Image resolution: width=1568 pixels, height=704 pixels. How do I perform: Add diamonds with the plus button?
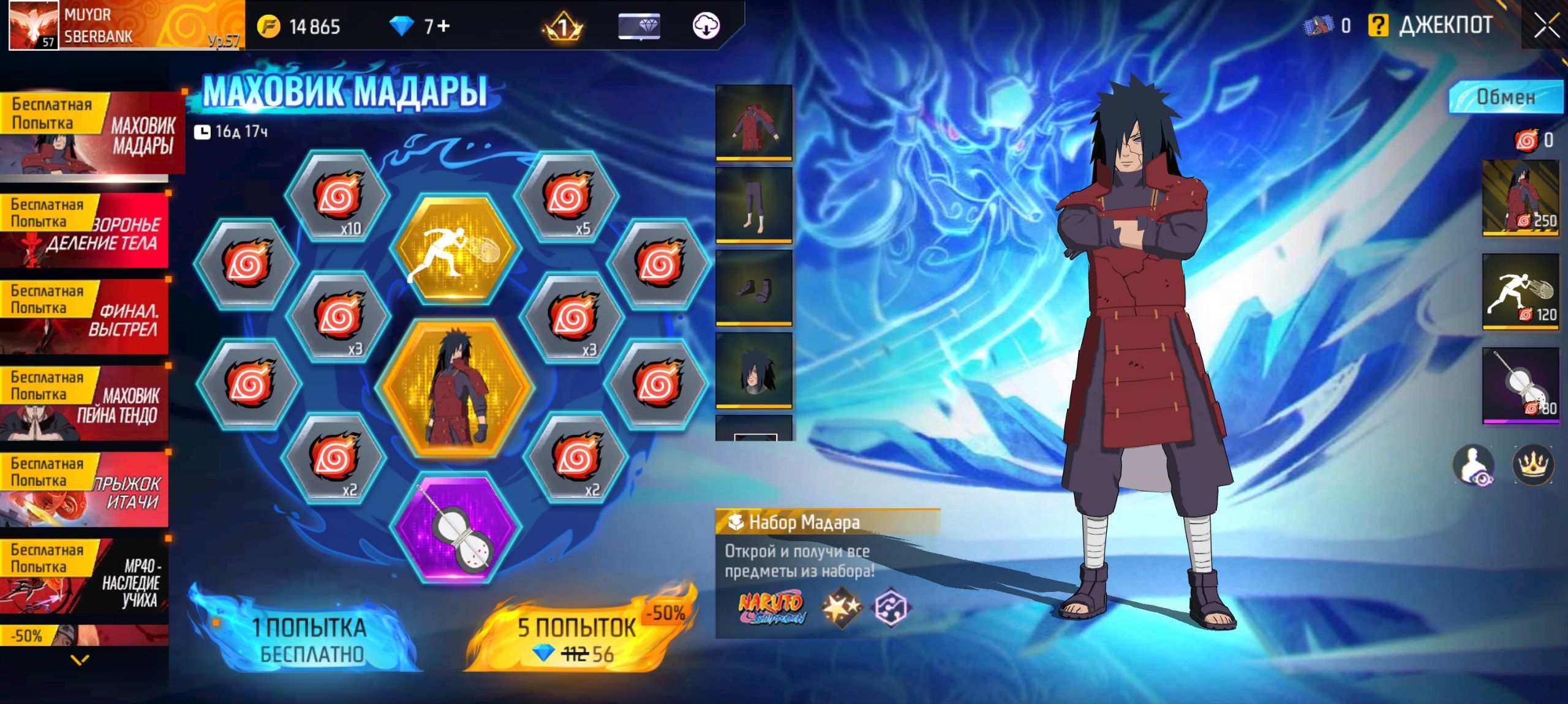(x=443, y=26)
